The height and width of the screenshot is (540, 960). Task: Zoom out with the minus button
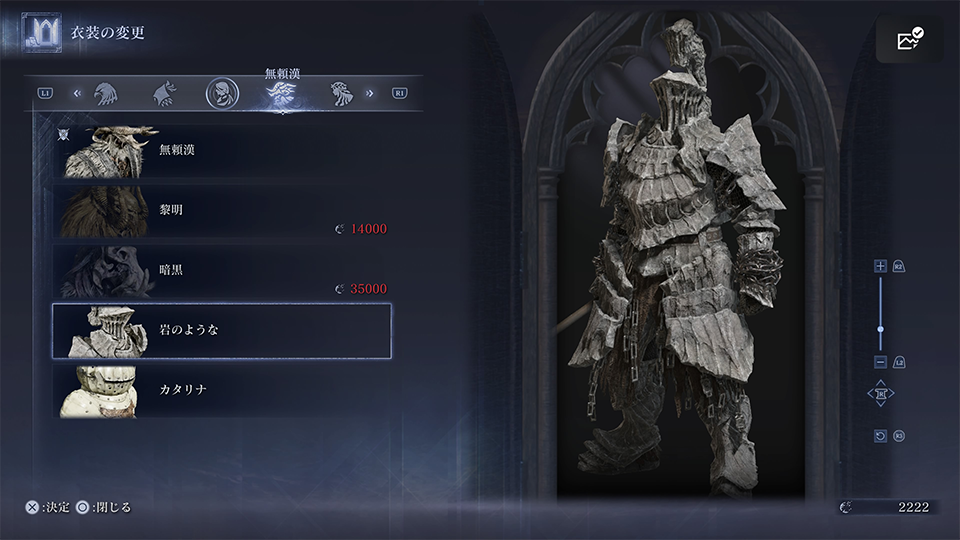[x=880, y=362]
